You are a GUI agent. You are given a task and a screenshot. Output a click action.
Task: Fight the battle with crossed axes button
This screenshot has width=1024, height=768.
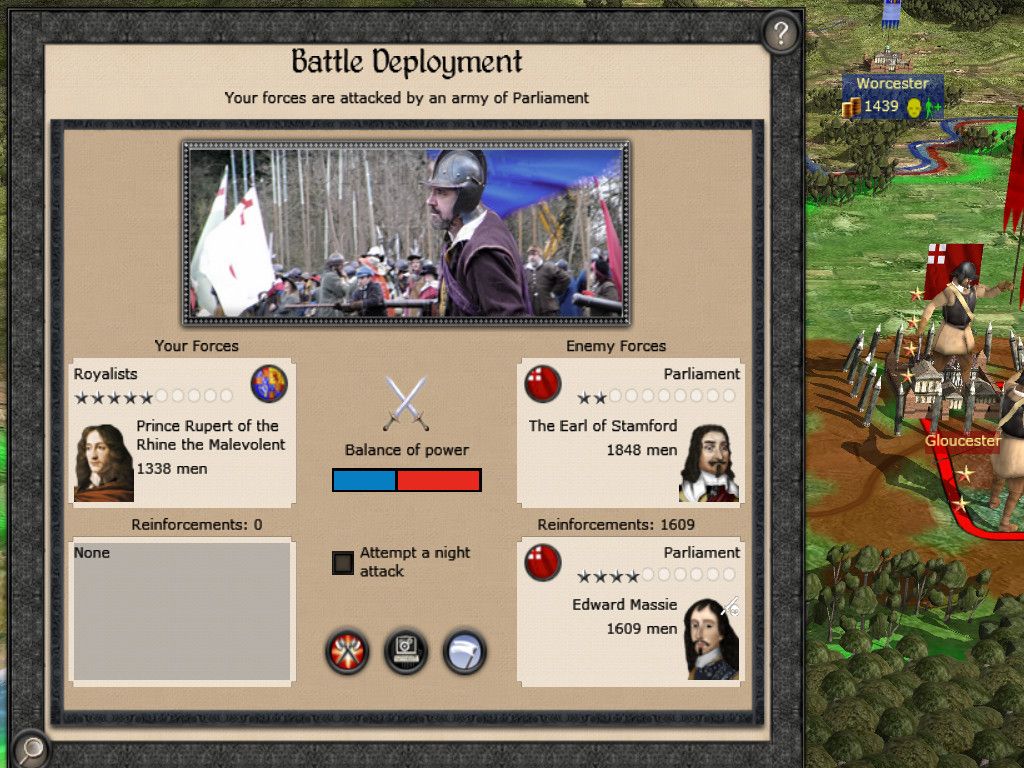[x=347, y=653]
